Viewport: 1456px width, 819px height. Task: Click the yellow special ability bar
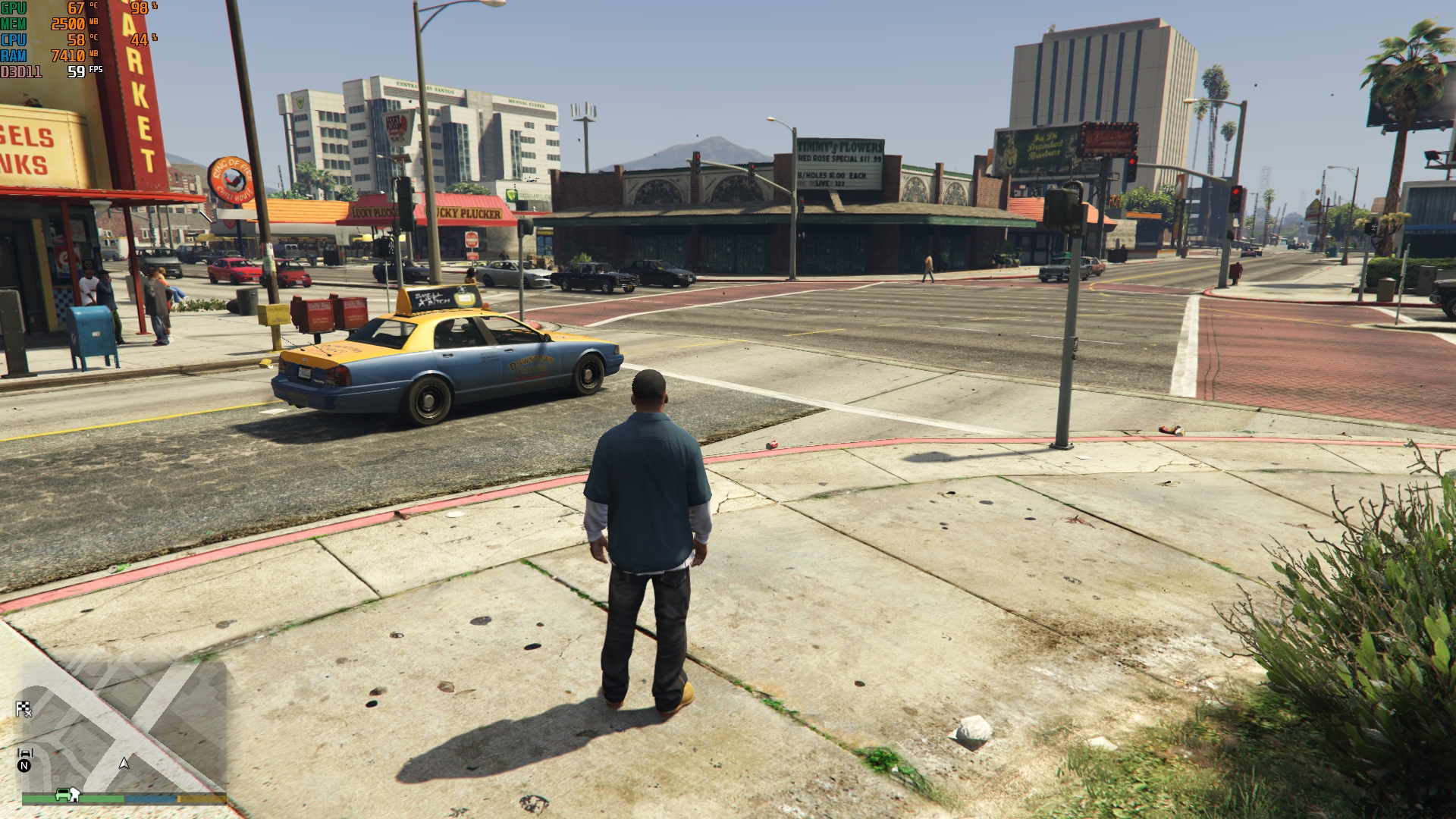click(x=201, y=799)
